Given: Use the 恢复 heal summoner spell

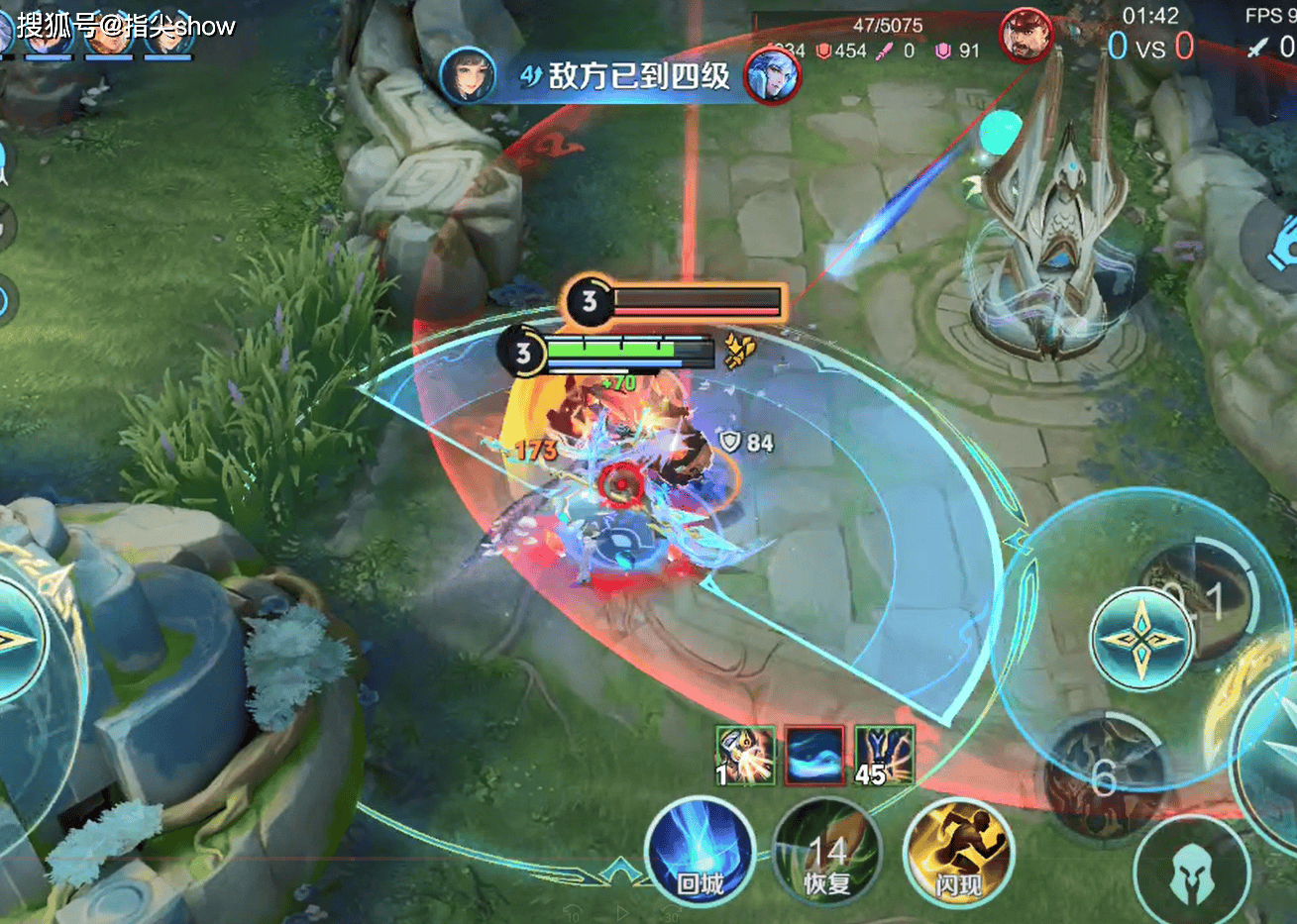Looking at the screenshot, I should pos(826,853).
